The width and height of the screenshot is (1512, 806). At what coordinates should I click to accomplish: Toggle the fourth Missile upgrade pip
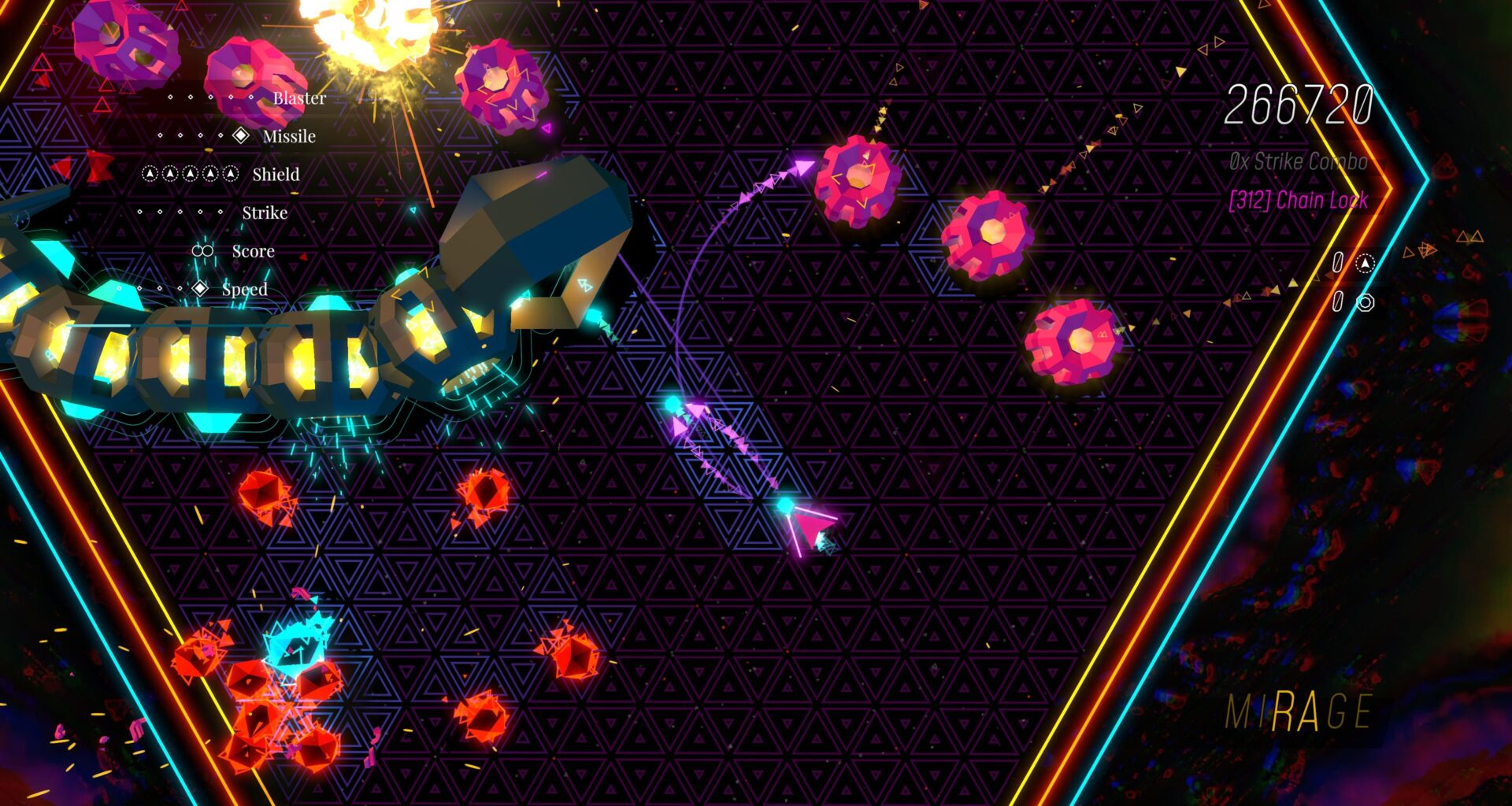(220, 135)
